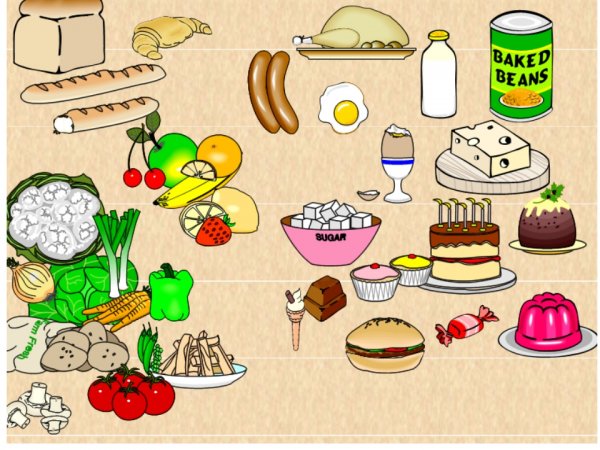Pick the boiled egg in egg cup
This screenshot has width=600, height=450.
397,161
